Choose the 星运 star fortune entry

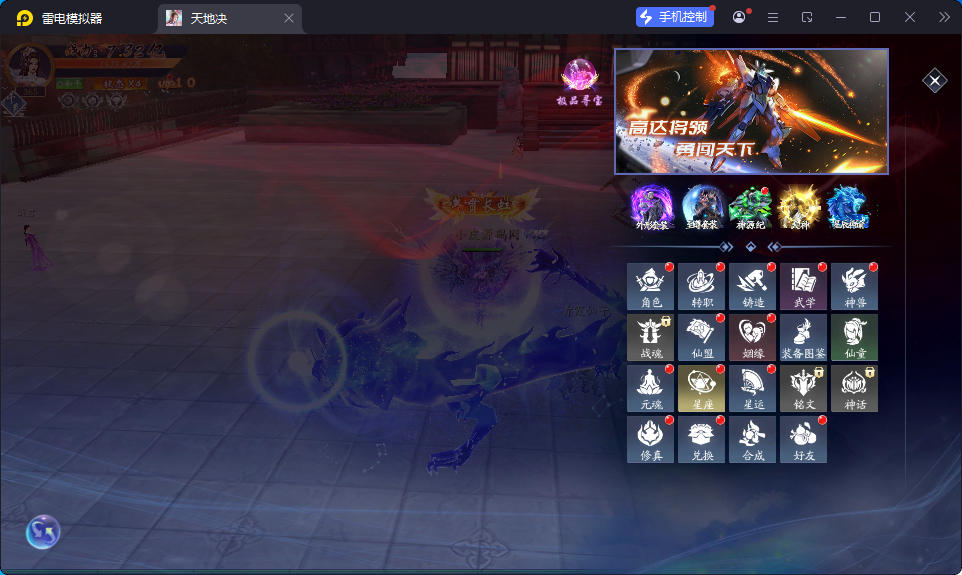[753, 388]
